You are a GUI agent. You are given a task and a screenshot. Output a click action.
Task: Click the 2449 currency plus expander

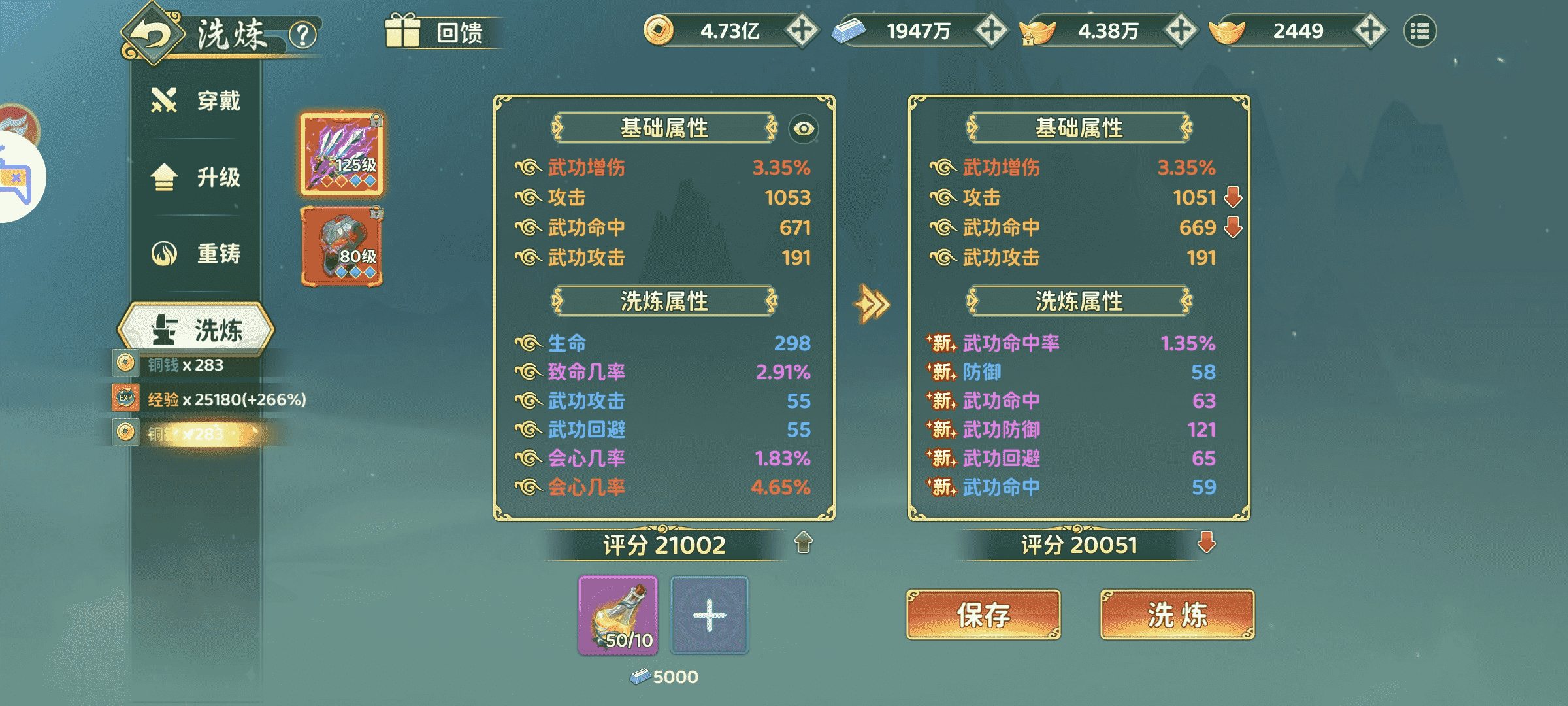[x=1370, y=30]
